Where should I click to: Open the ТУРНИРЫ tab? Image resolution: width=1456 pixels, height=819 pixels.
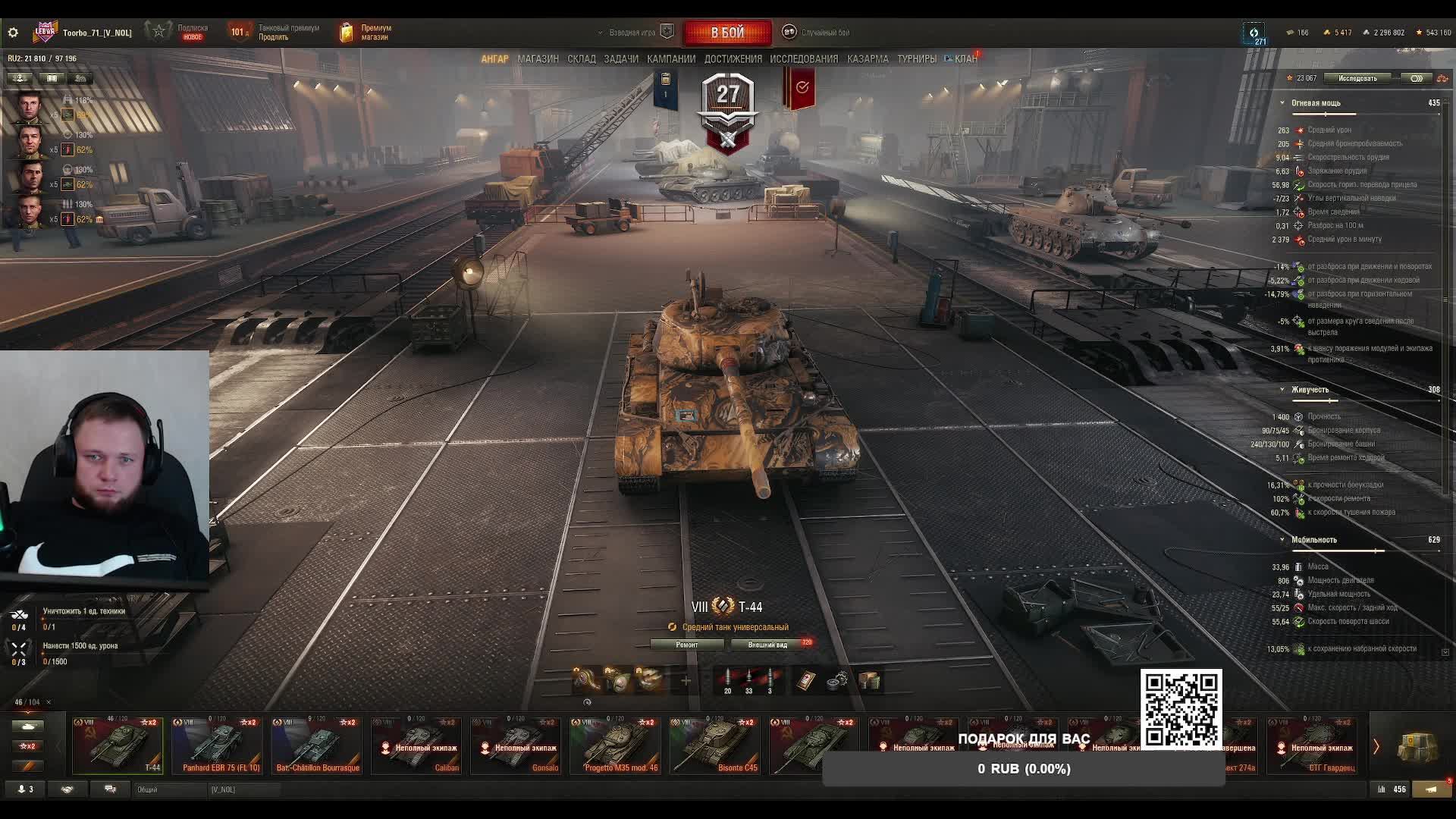pyautogui.click(x=917, y=58)
